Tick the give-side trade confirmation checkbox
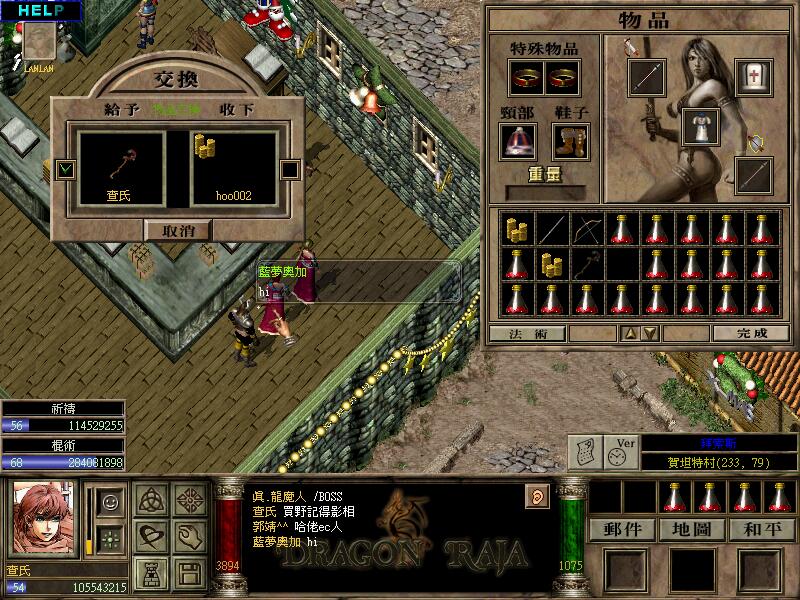 tap(66, 169)
